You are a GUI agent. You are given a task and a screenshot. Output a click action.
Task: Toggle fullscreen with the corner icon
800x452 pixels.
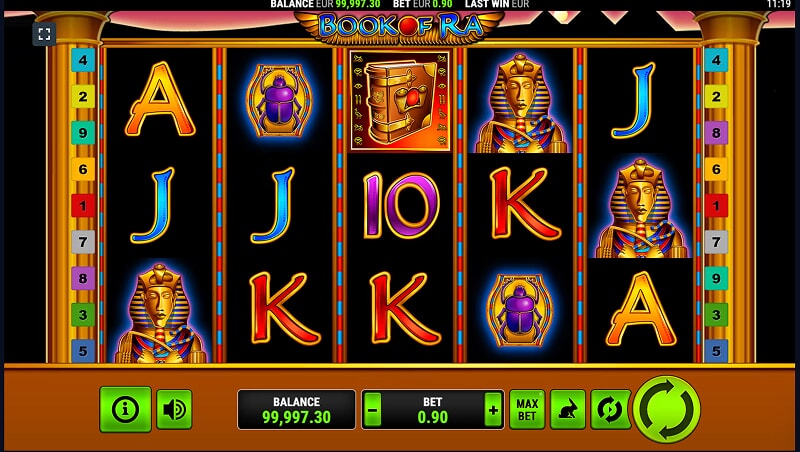tap(43, 34)
